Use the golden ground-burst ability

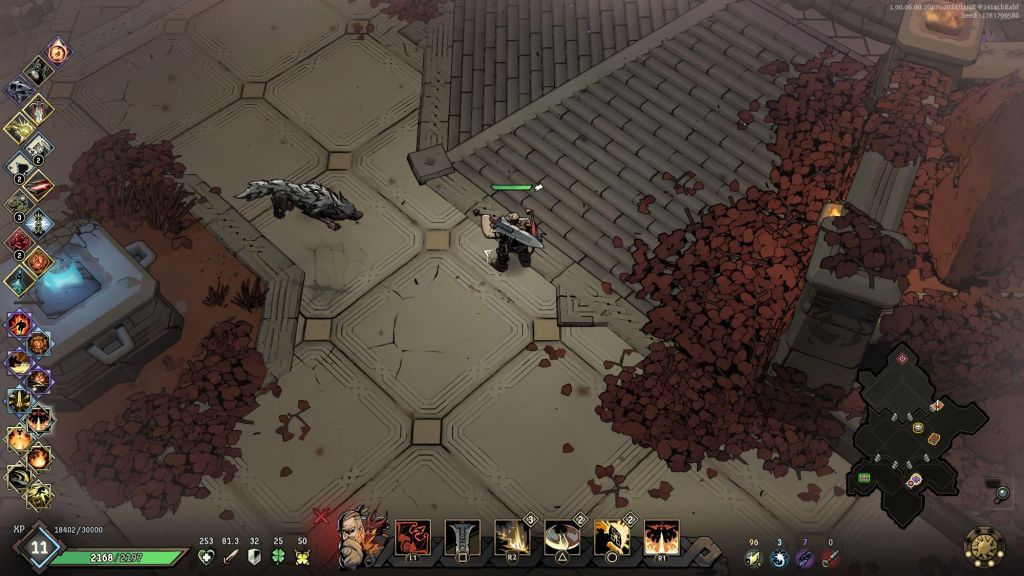[512, 538]
